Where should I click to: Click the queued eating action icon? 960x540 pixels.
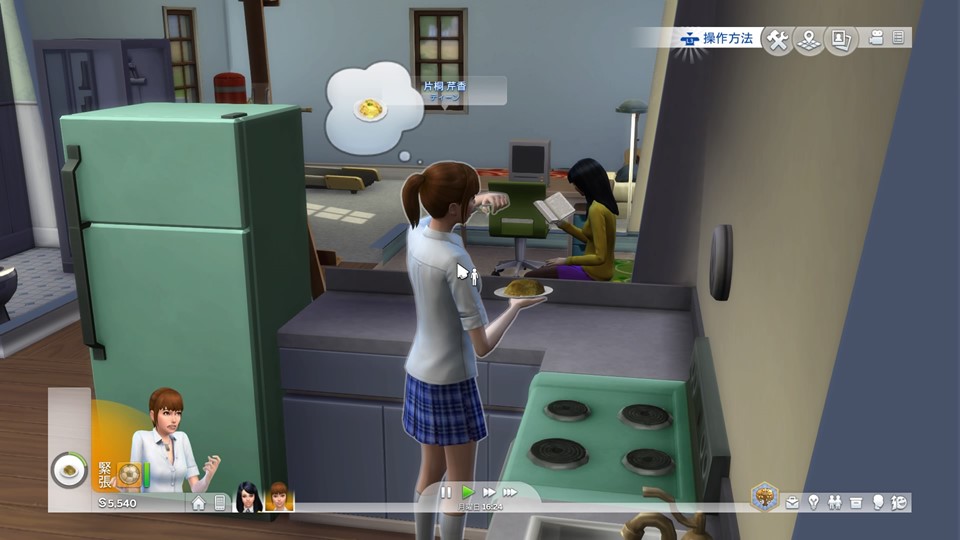(x=69, y=469)
